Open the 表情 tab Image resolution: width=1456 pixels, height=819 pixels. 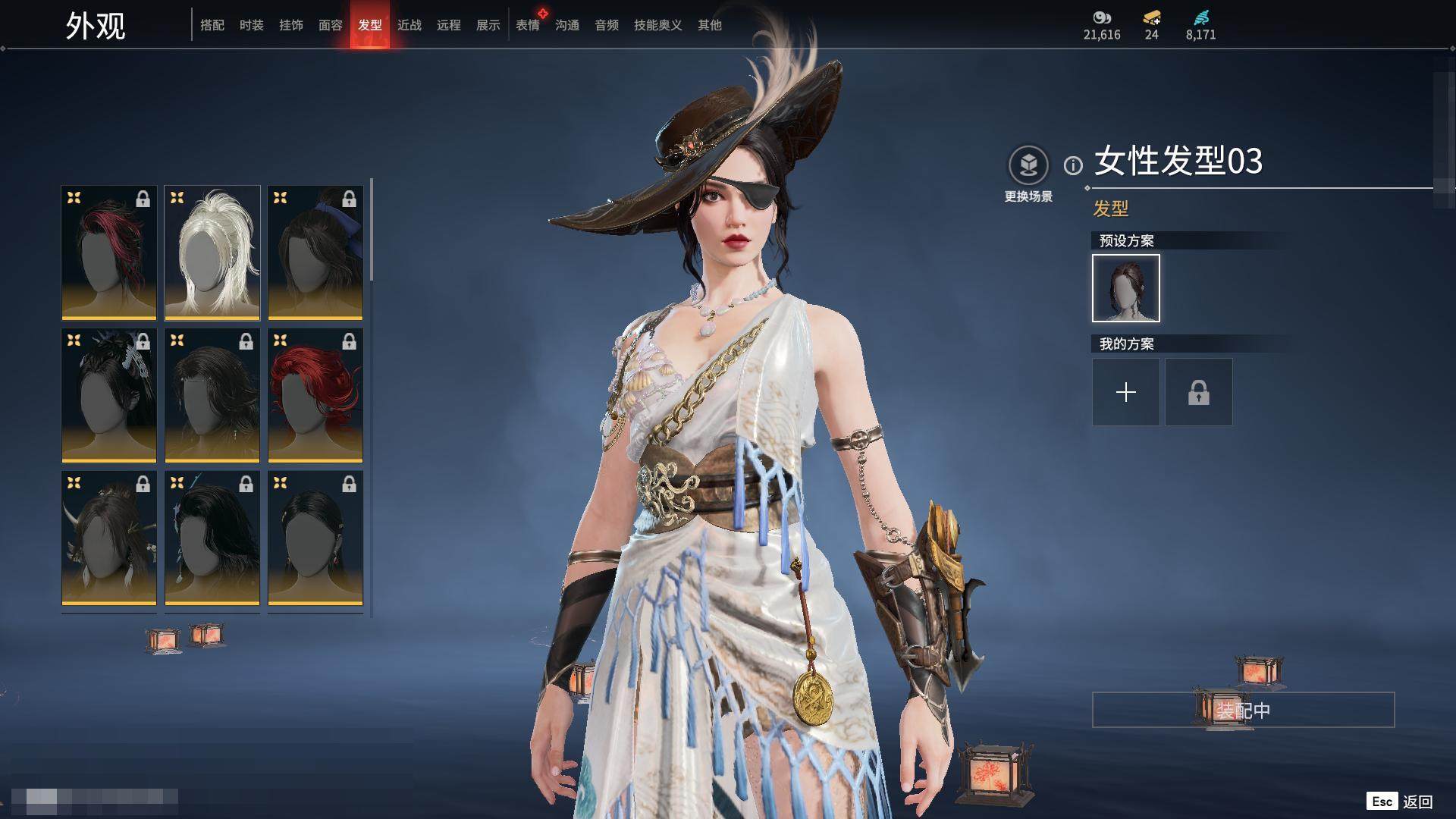pyautogui.click(x=528, y=25)
